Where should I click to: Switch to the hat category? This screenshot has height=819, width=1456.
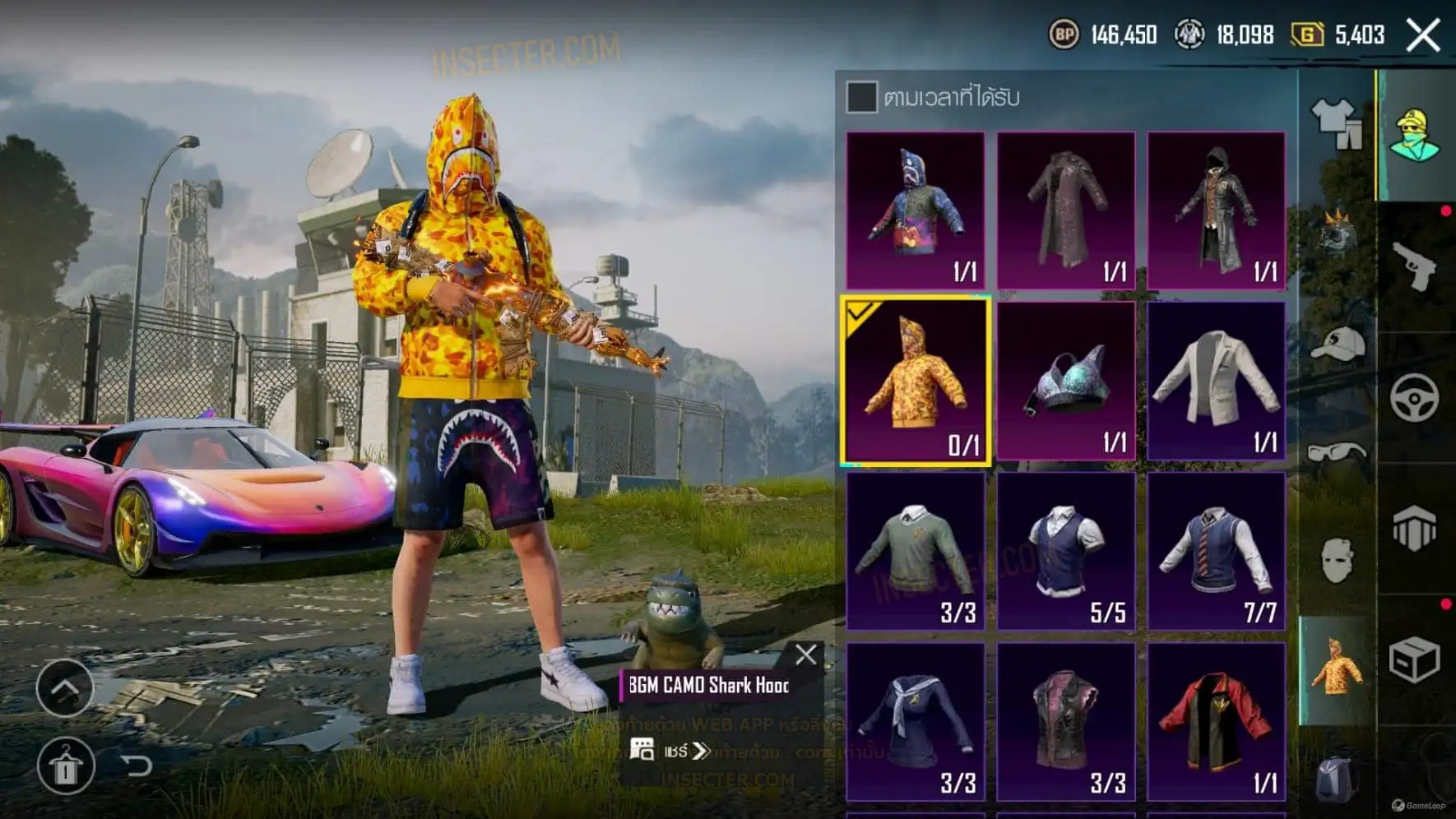click(1336, 344)
